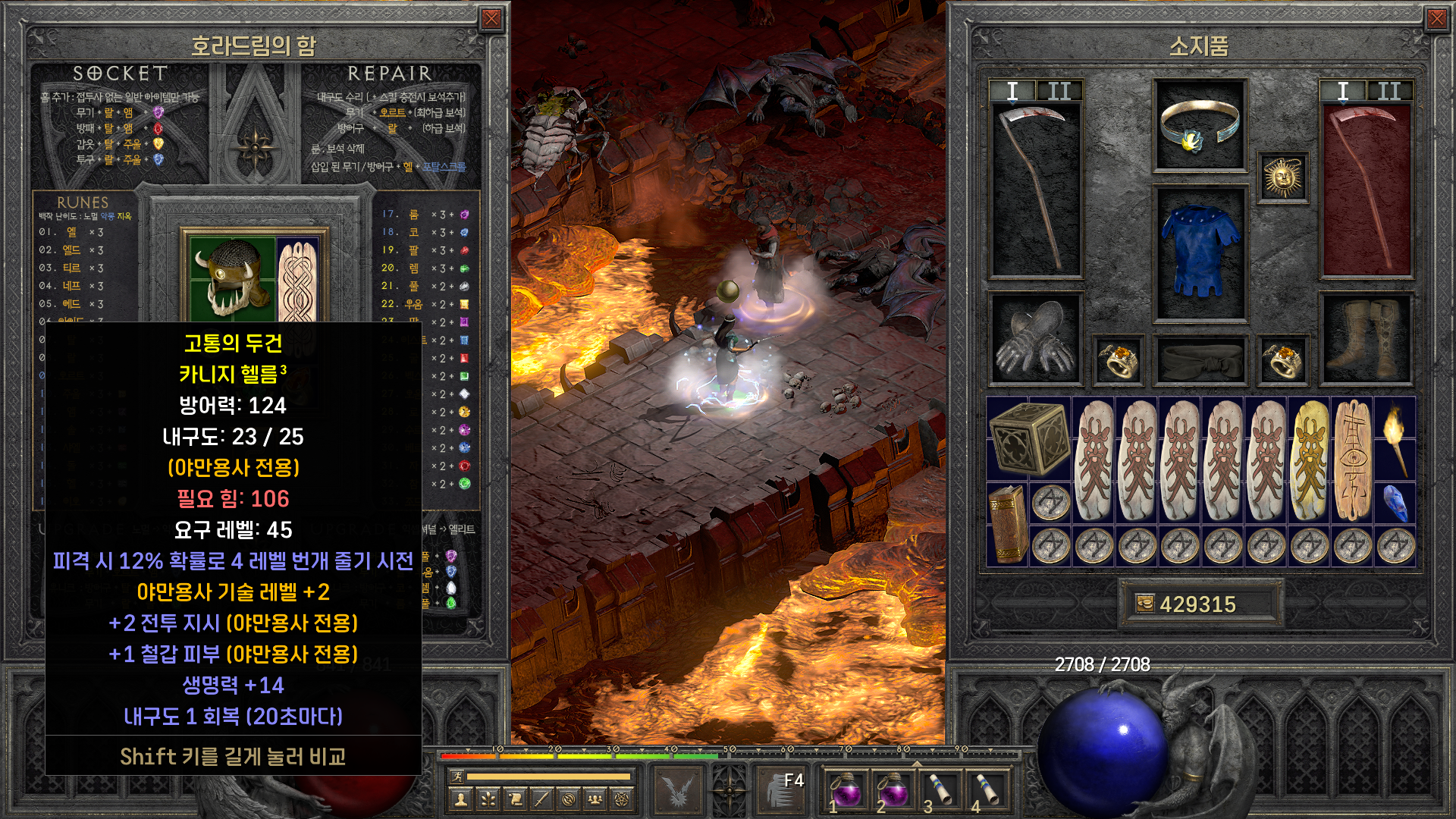Viewport: 1456px width, 819px height.
Task: Open the character screen from the mini menu
Action: [x=460, y=799]
